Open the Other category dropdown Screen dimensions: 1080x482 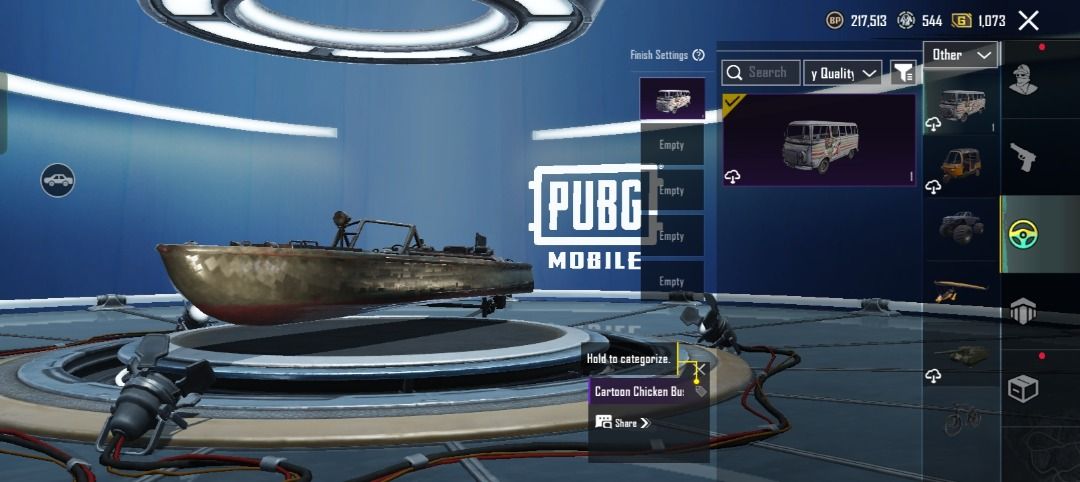tap(961, 55)
